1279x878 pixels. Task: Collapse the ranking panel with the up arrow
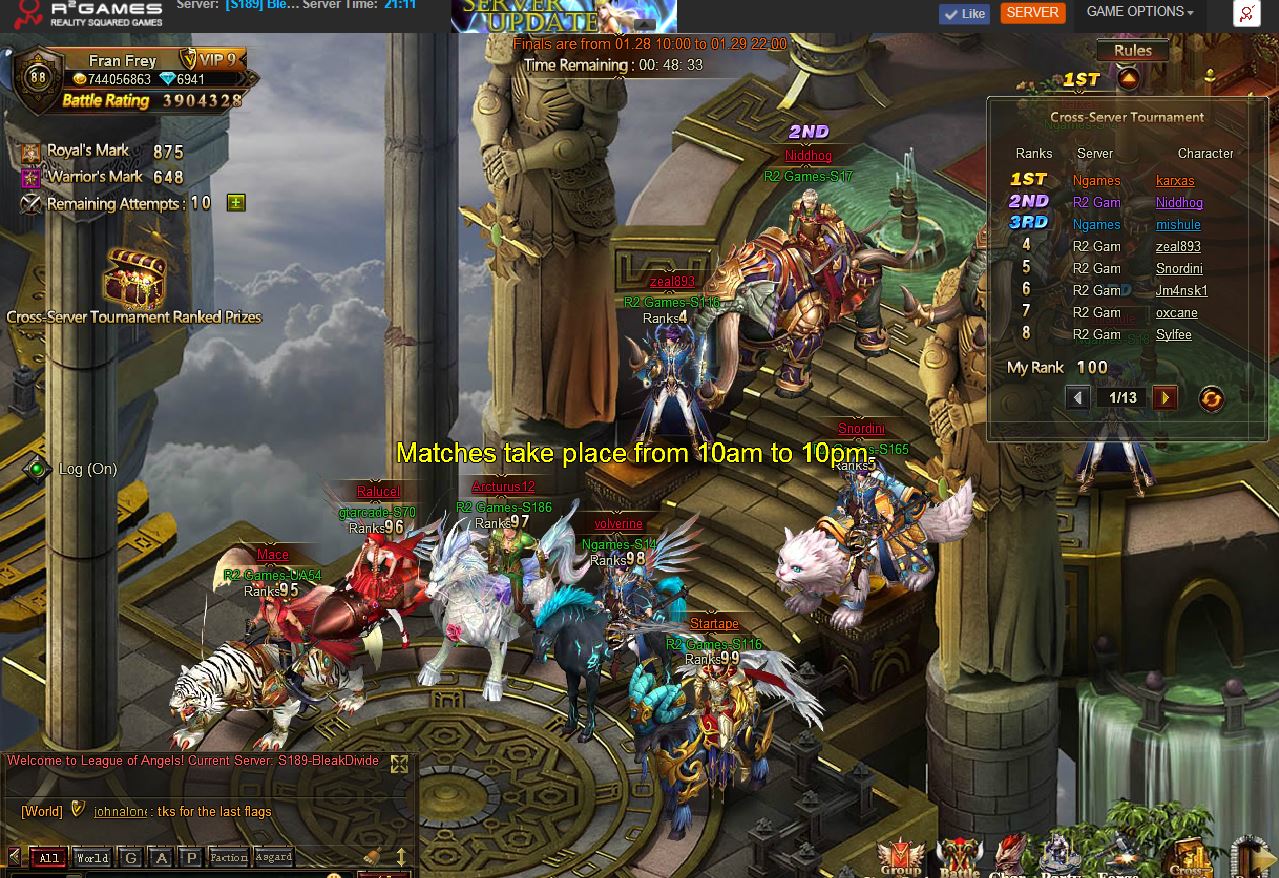pos(1128,79)
